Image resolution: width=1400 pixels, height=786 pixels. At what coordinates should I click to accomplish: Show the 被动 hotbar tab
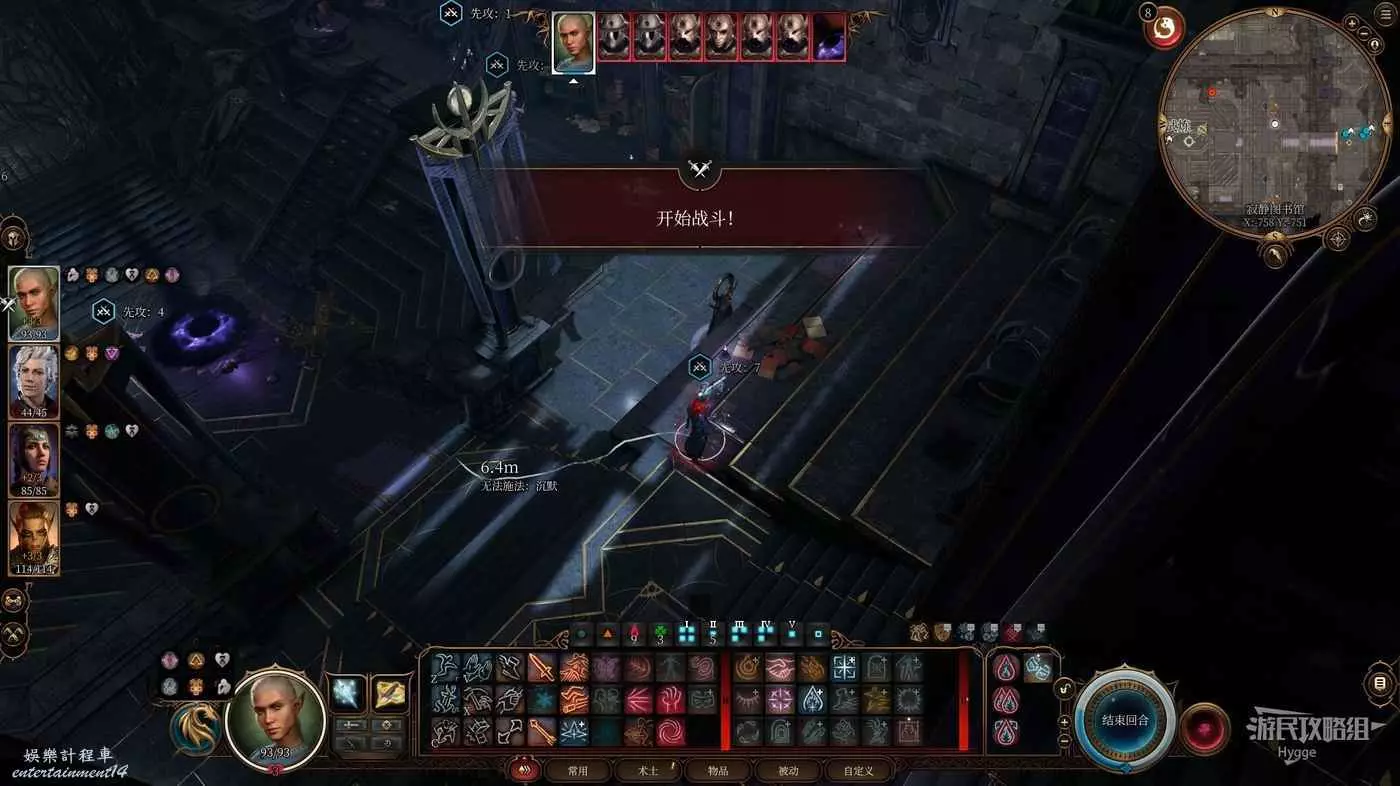coord(788,771)
